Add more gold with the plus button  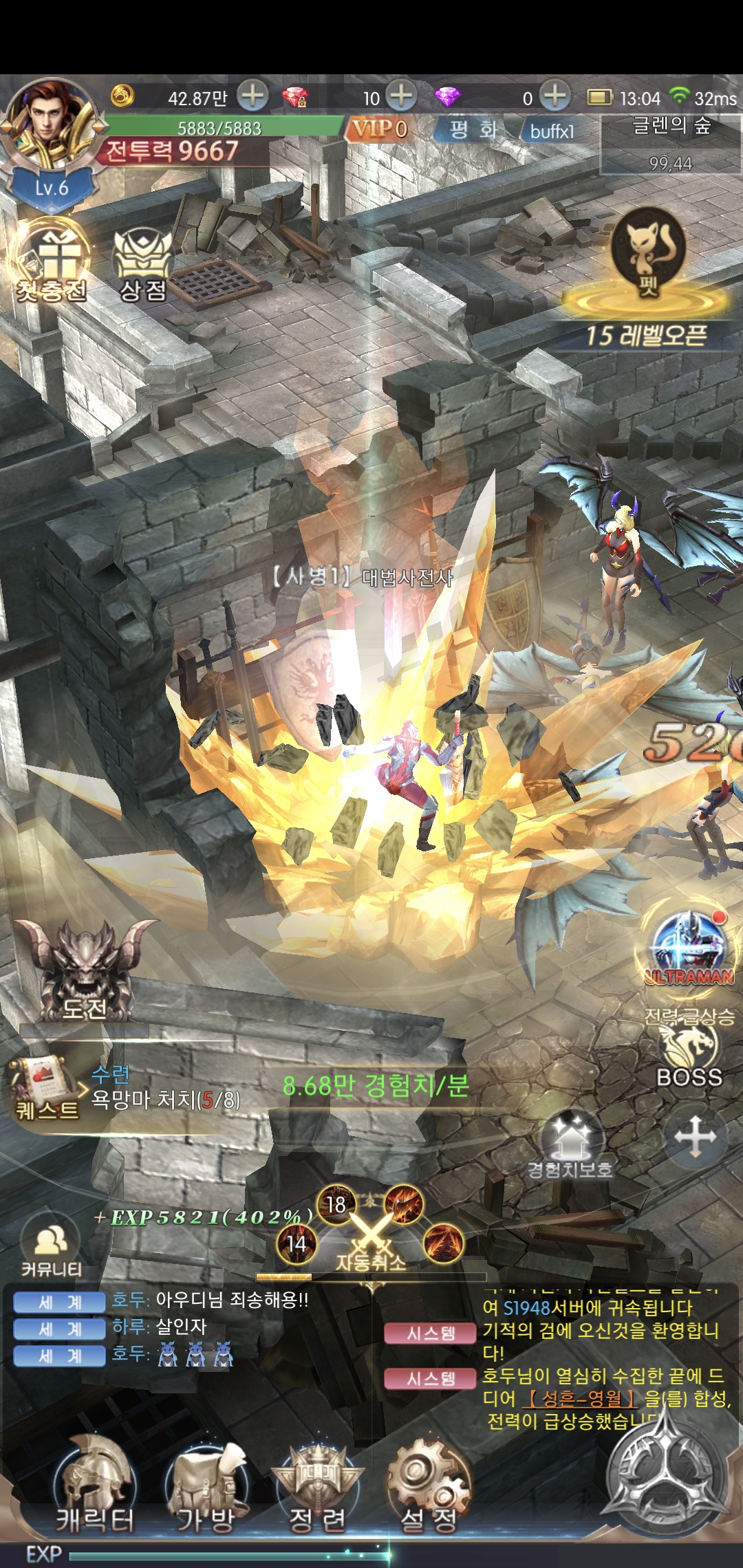pos(252,96)
